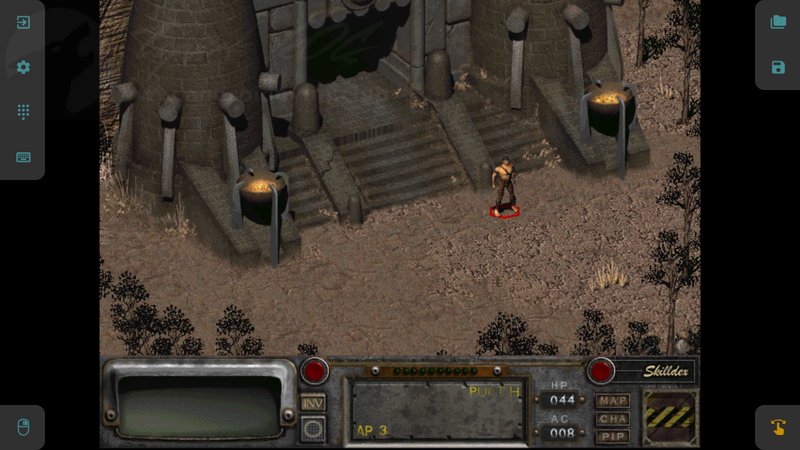Viewport: 800px width, 450px height.
Task: Toggle the mouse mode icon
Action: point(23,427)
